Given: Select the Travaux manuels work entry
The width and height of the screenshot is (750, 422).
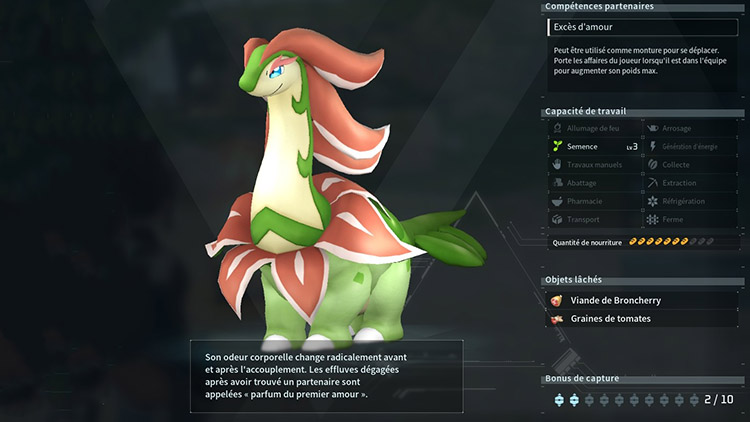Looking at the screenshot, I should pyautogui.click(x=594, y=164).
